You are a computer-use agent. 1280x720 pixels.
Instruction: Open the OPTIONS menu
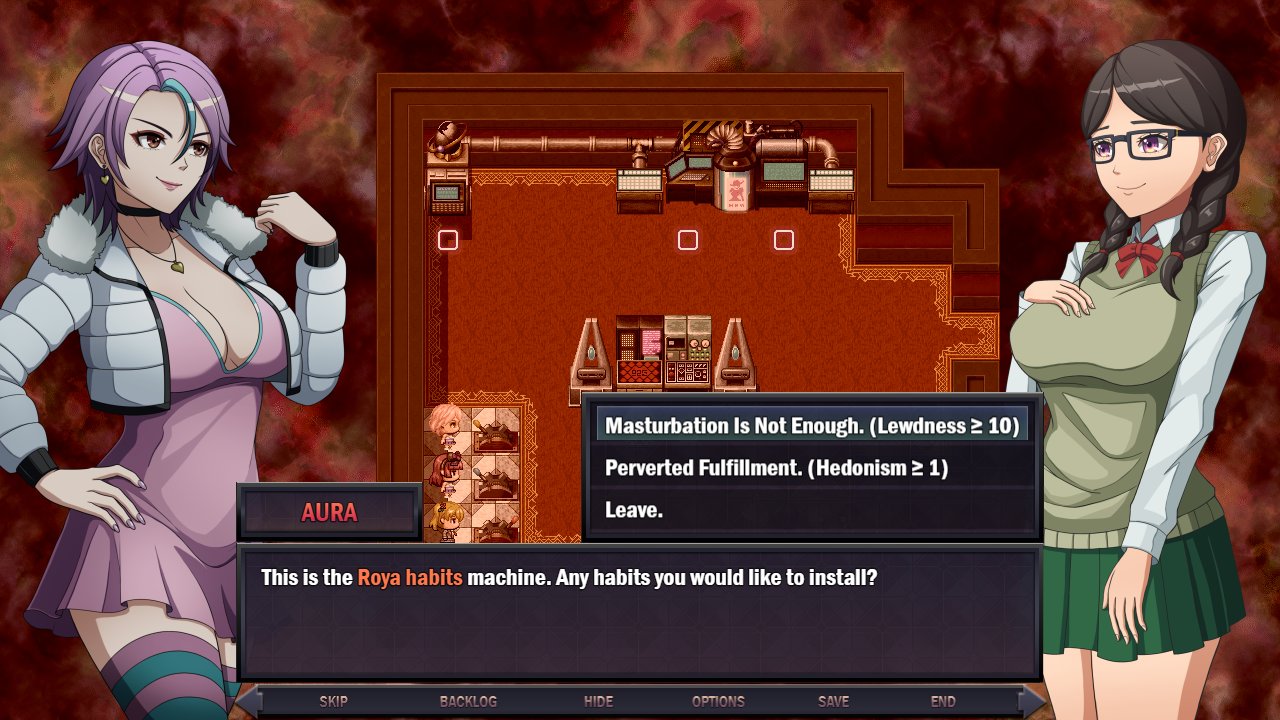(720, 701)
